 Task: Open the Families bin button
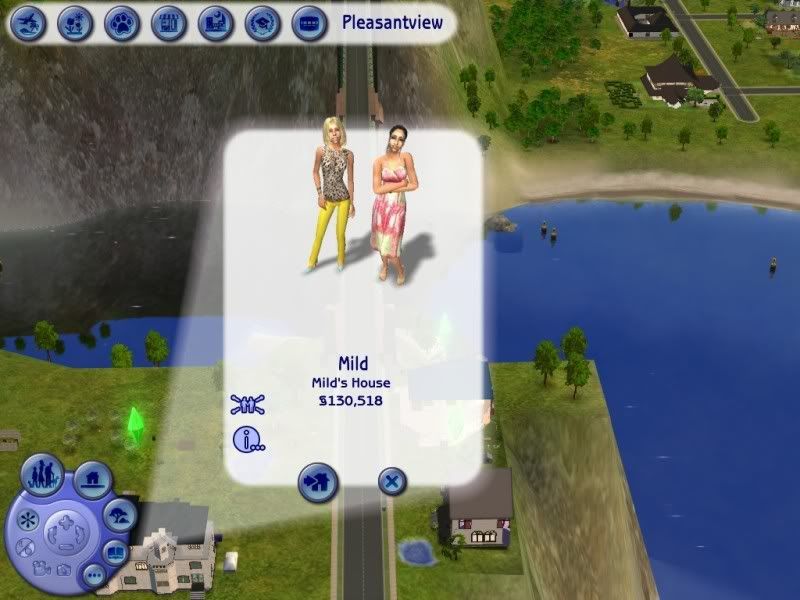(x=43, y=473)
